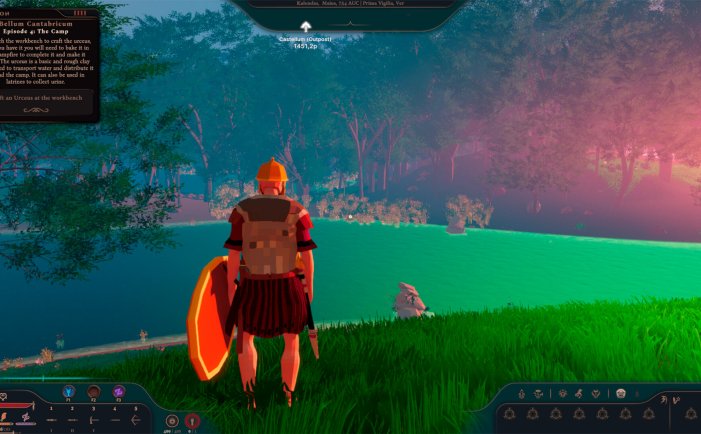Activate the brown F2 ability icon
The image size is (701, 434).
pos(94,391)
